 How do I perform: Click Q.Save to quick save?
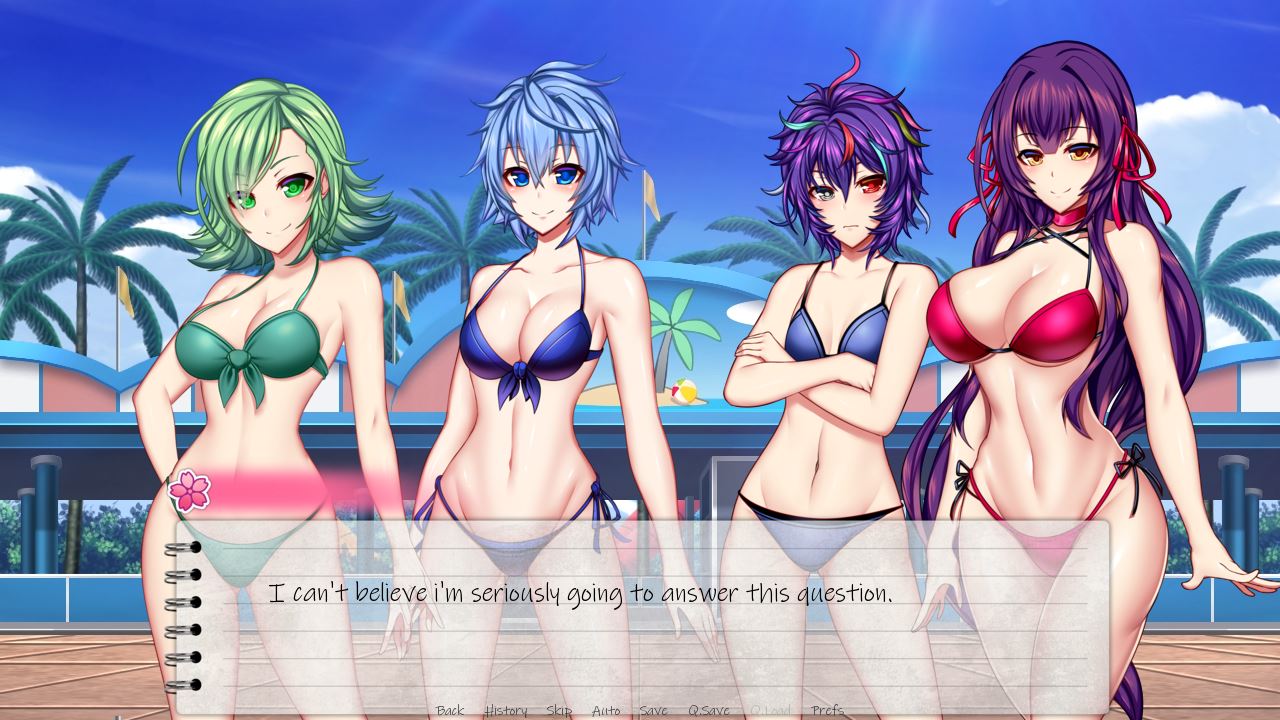[x=708, y=710]
